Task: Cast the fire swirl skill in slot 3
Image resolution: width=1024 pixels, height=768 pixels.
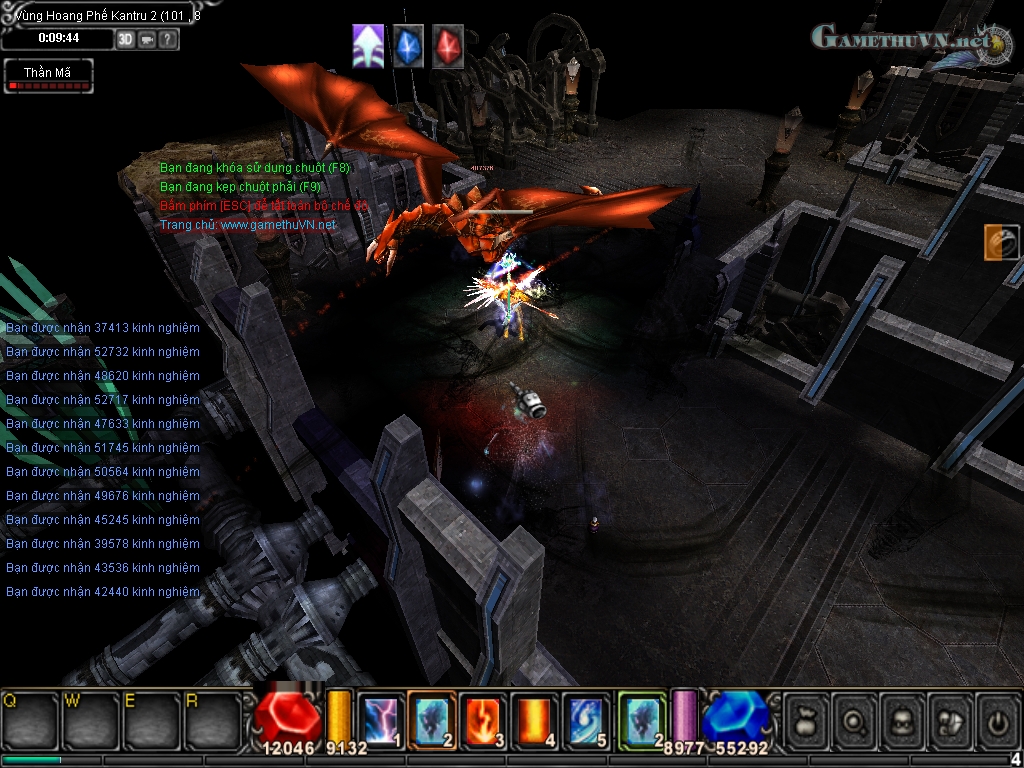Action: [483, 720]
